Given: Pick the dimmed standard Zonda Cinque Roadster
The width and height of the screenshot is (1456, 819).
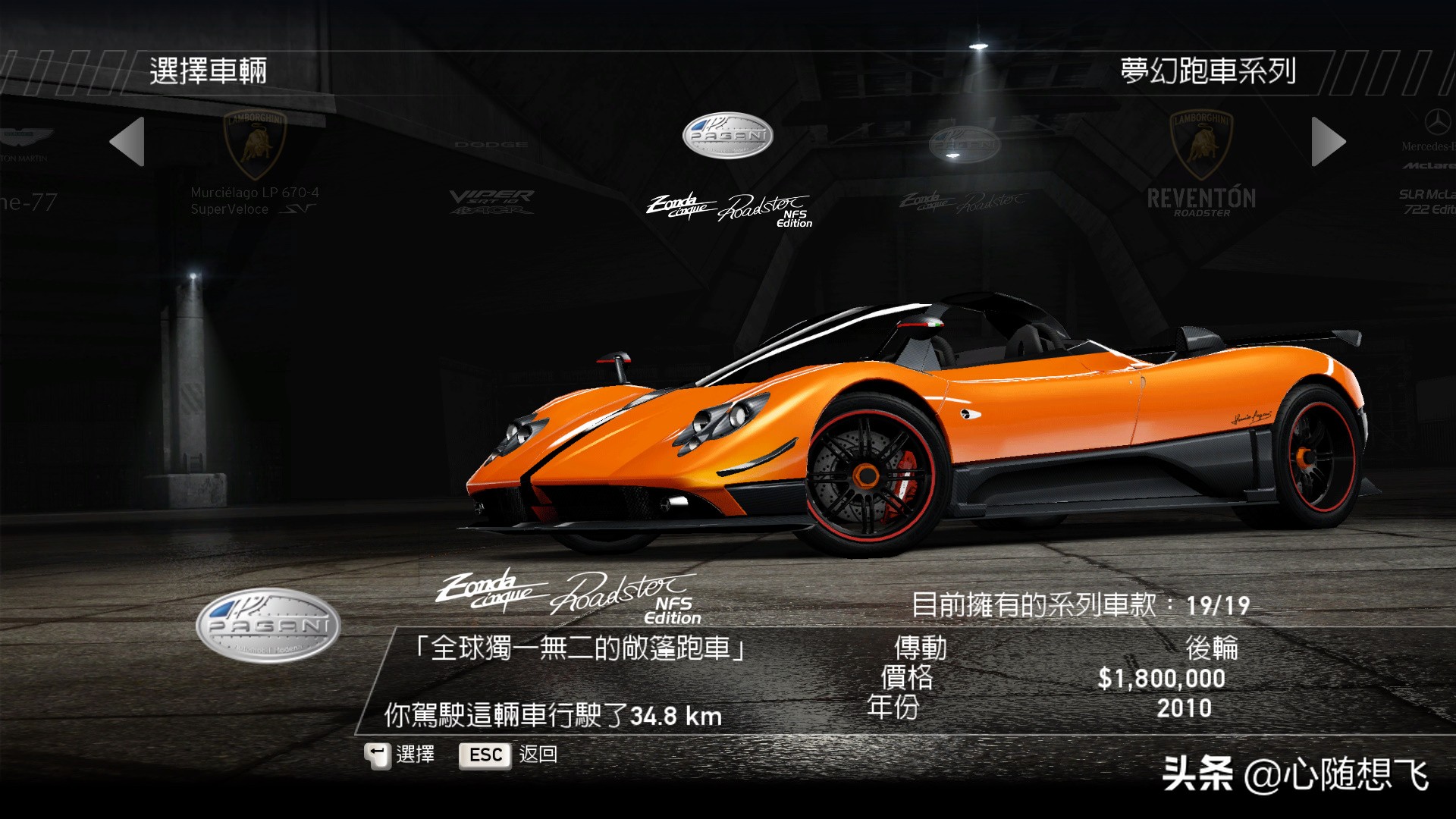Looking at the screenshot, I should point(964,171).
